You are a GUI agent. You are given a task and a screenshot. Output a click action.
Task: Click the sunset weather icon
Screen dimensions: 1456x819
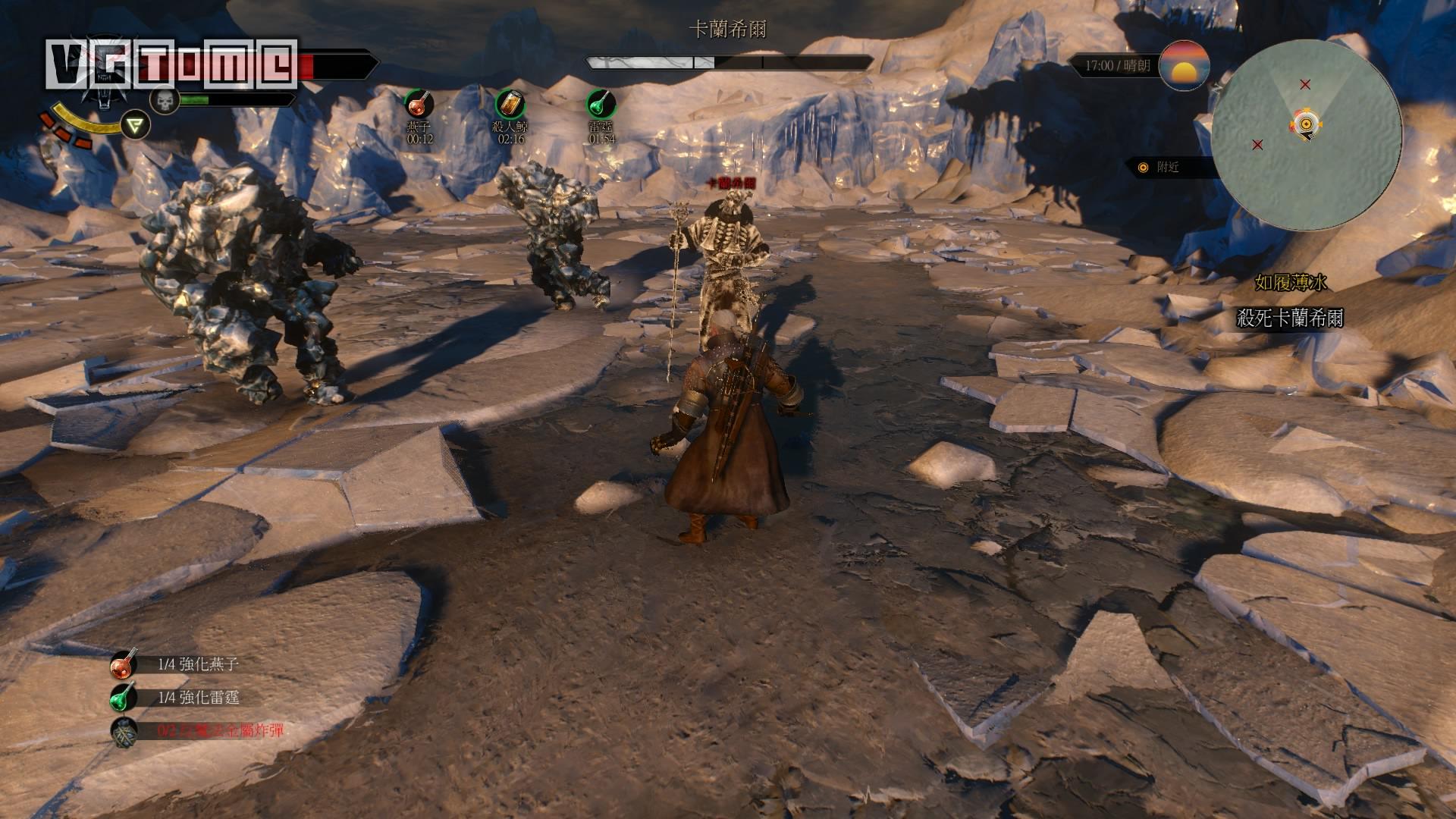pyautogui.click(x=1185, y=66)
